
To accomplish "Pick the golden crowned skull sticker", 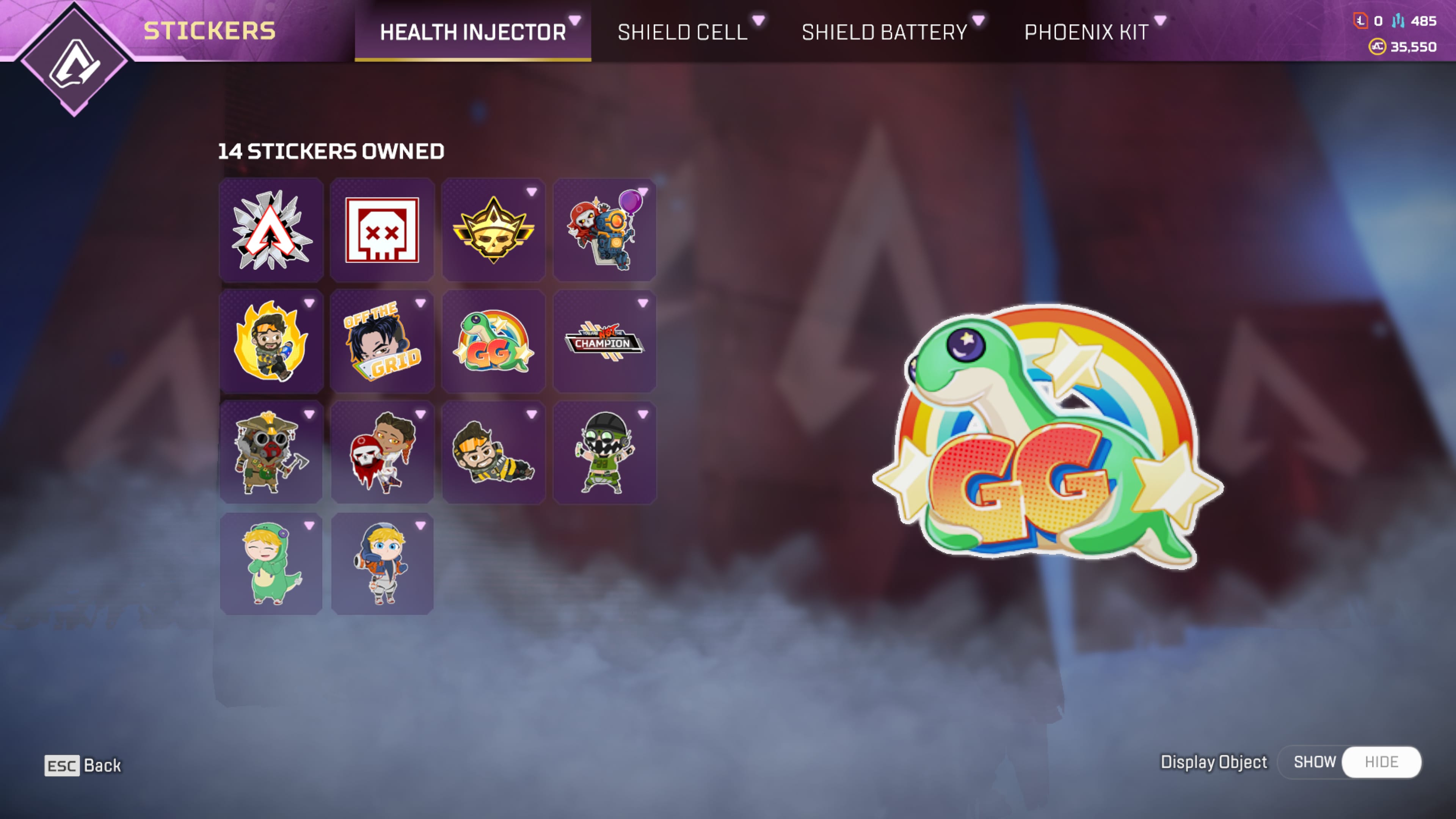I will 493,230.
